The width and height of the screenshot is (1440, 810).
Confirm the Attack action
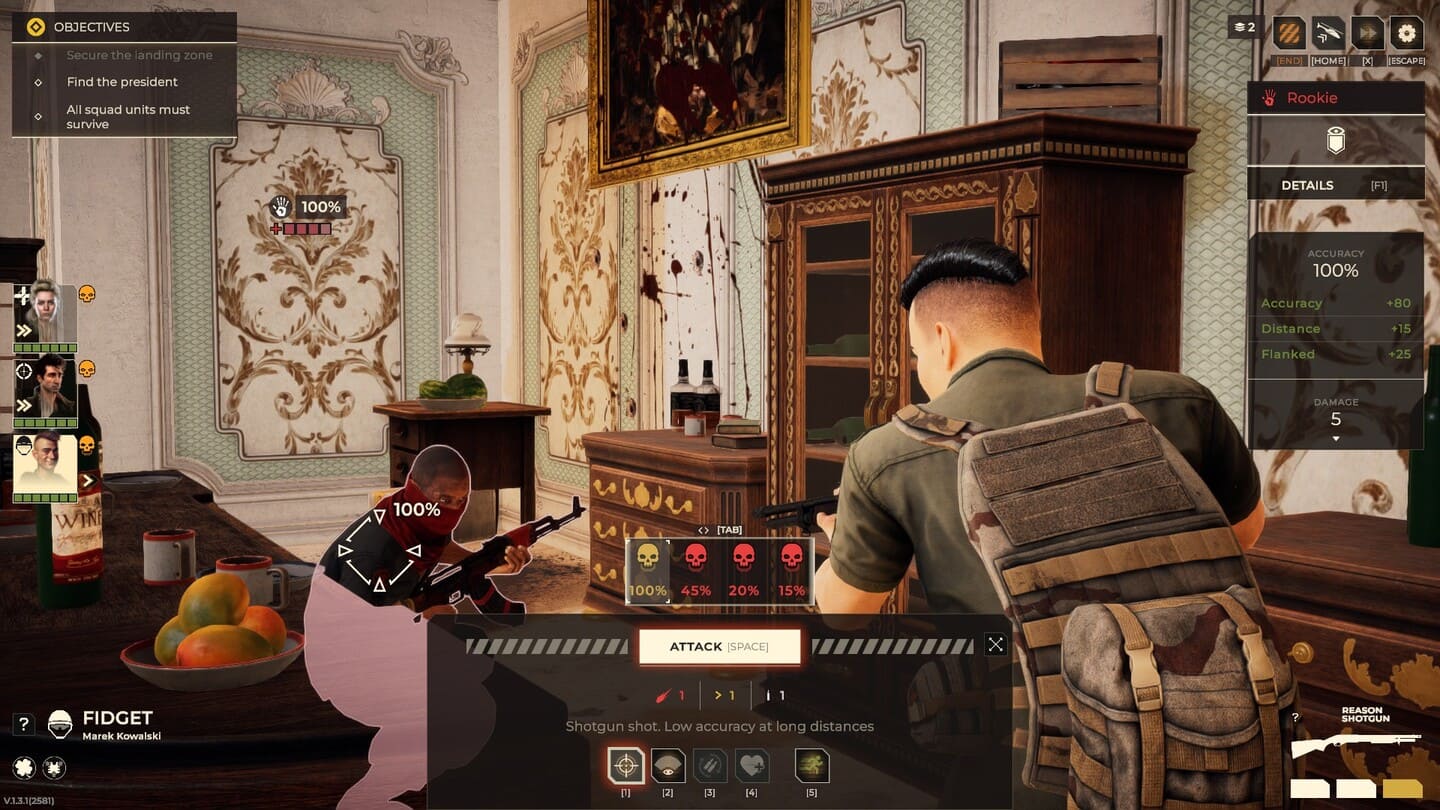720,647
